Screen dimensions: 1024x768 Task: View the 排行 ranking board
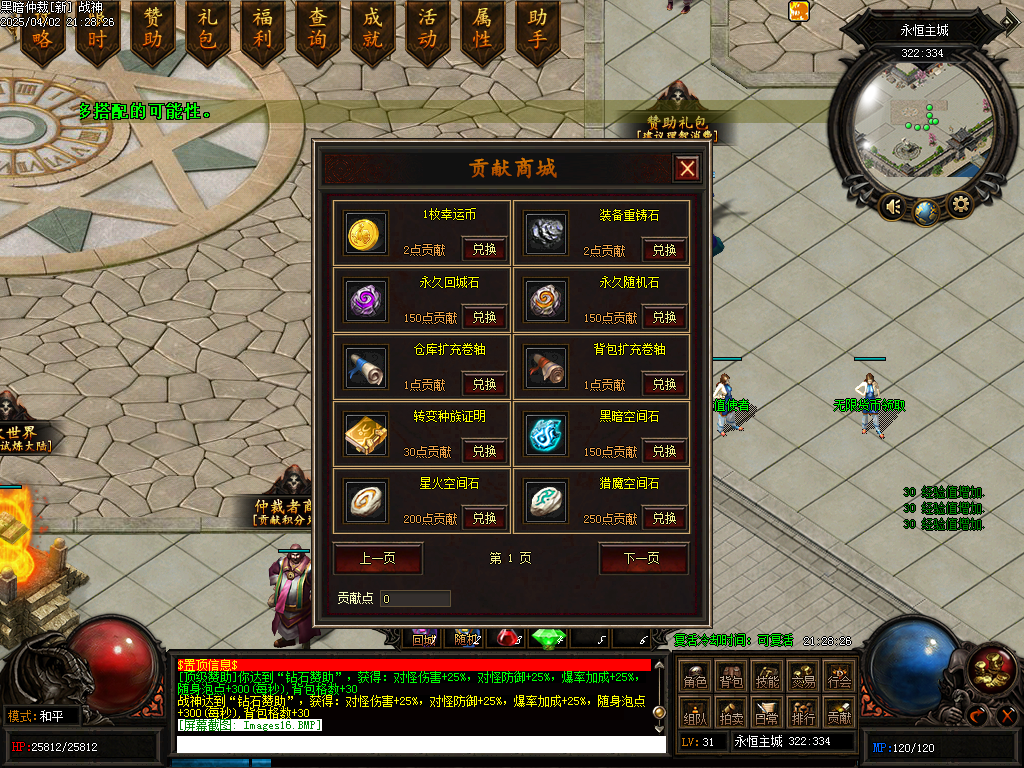point(803,714)
